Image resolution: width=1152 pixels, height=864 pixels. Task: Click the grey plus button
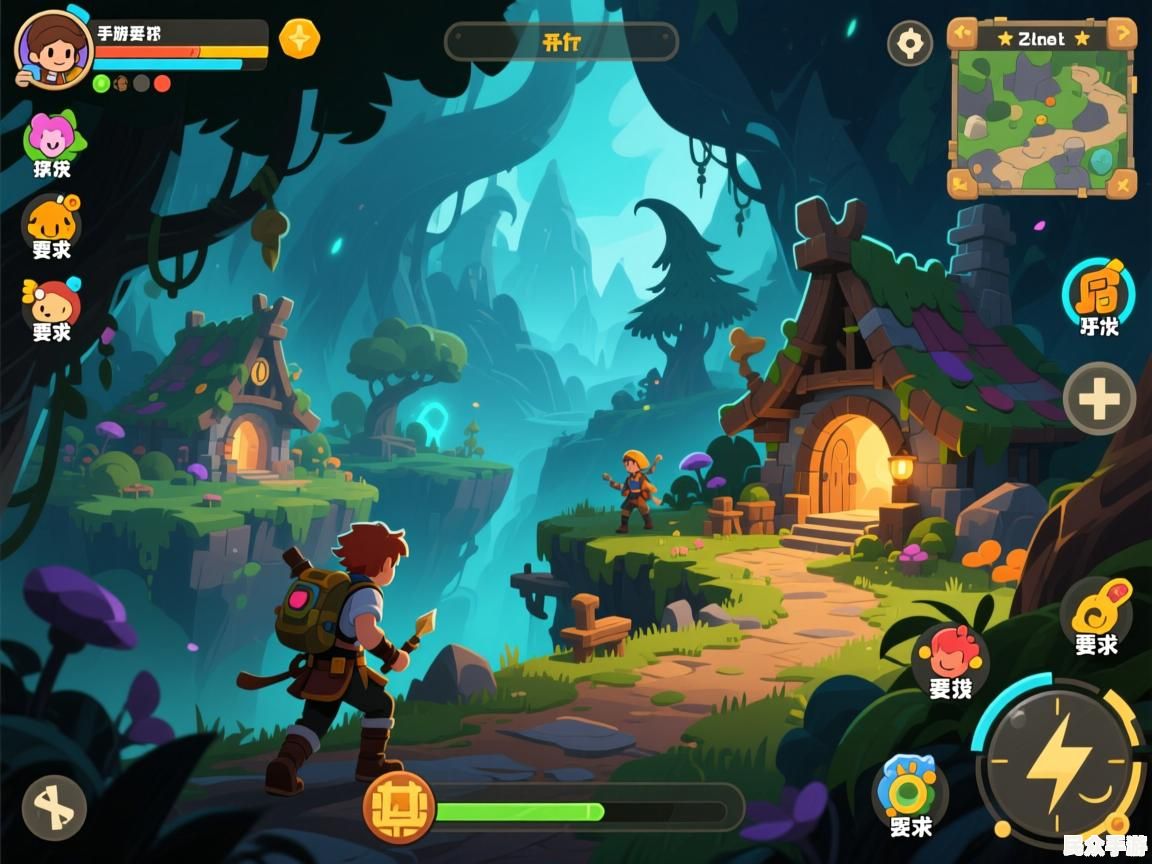pos(1099,399)
